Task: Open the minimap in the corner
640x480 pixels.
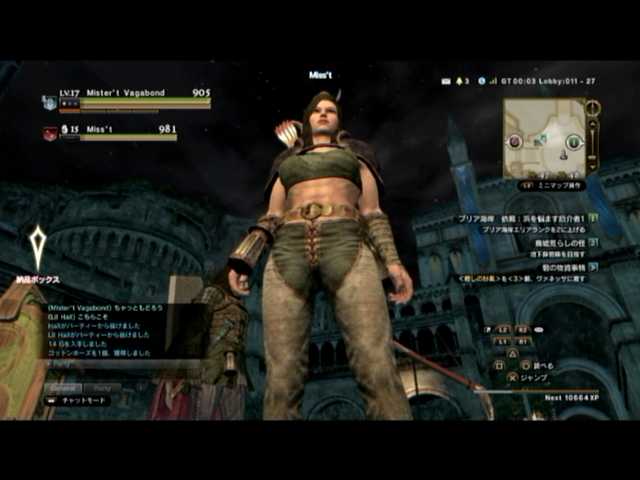Action: click(544, 137)
